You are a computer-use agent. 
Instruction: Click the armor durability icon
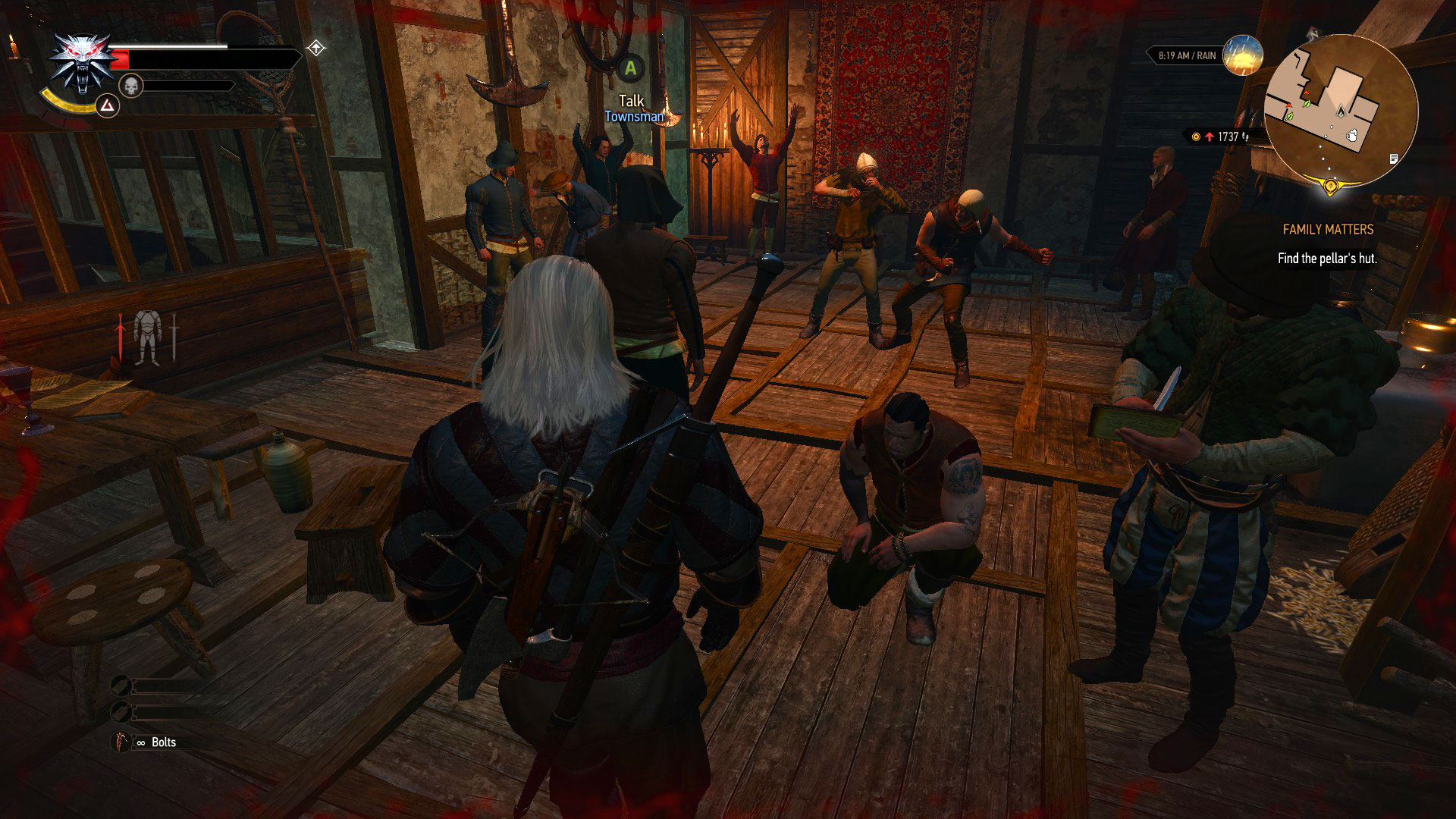pyautogui.click(x=148, y=335)
